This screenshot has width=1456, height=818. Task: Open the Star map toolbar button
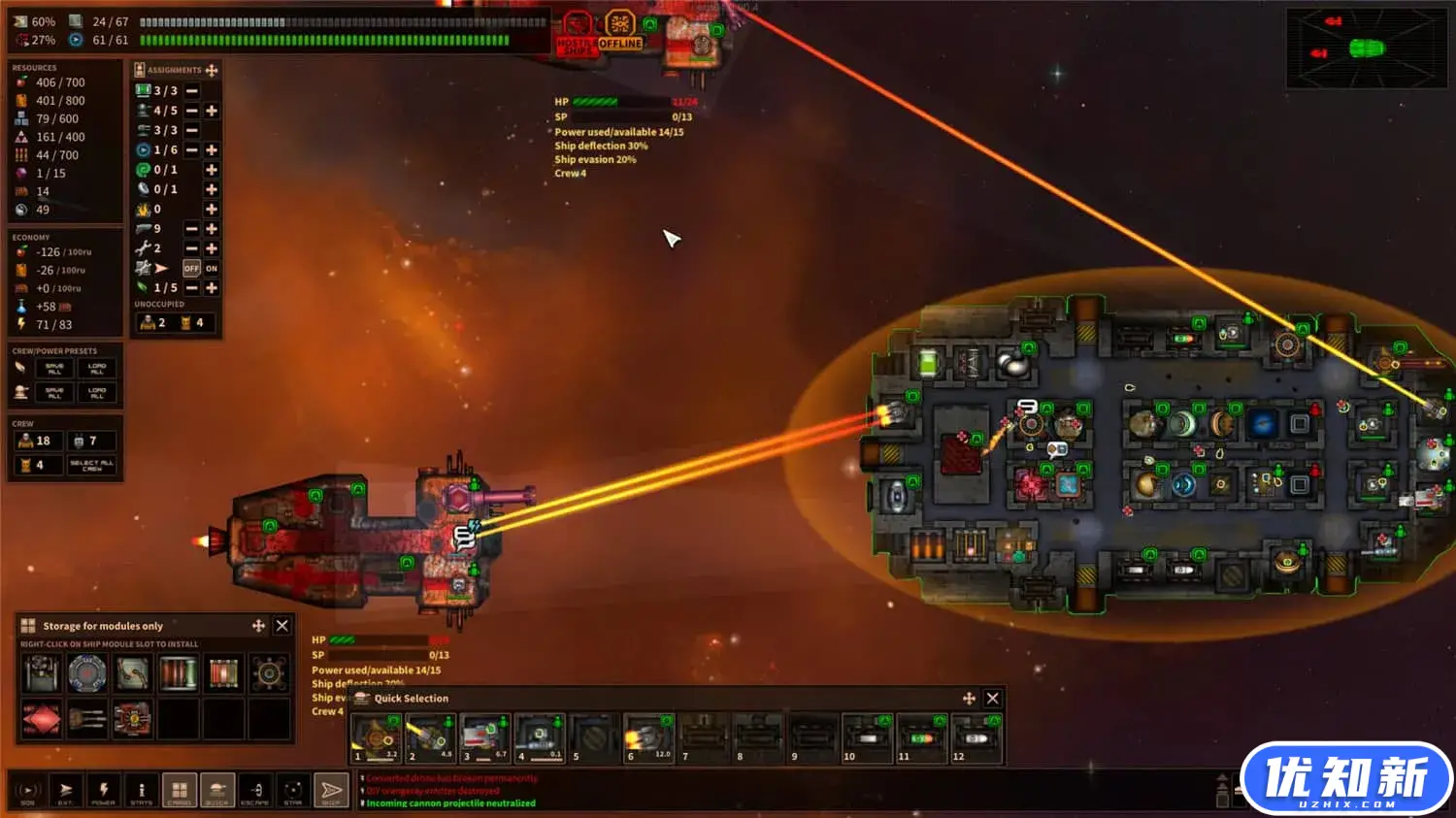tap(293, 791)
